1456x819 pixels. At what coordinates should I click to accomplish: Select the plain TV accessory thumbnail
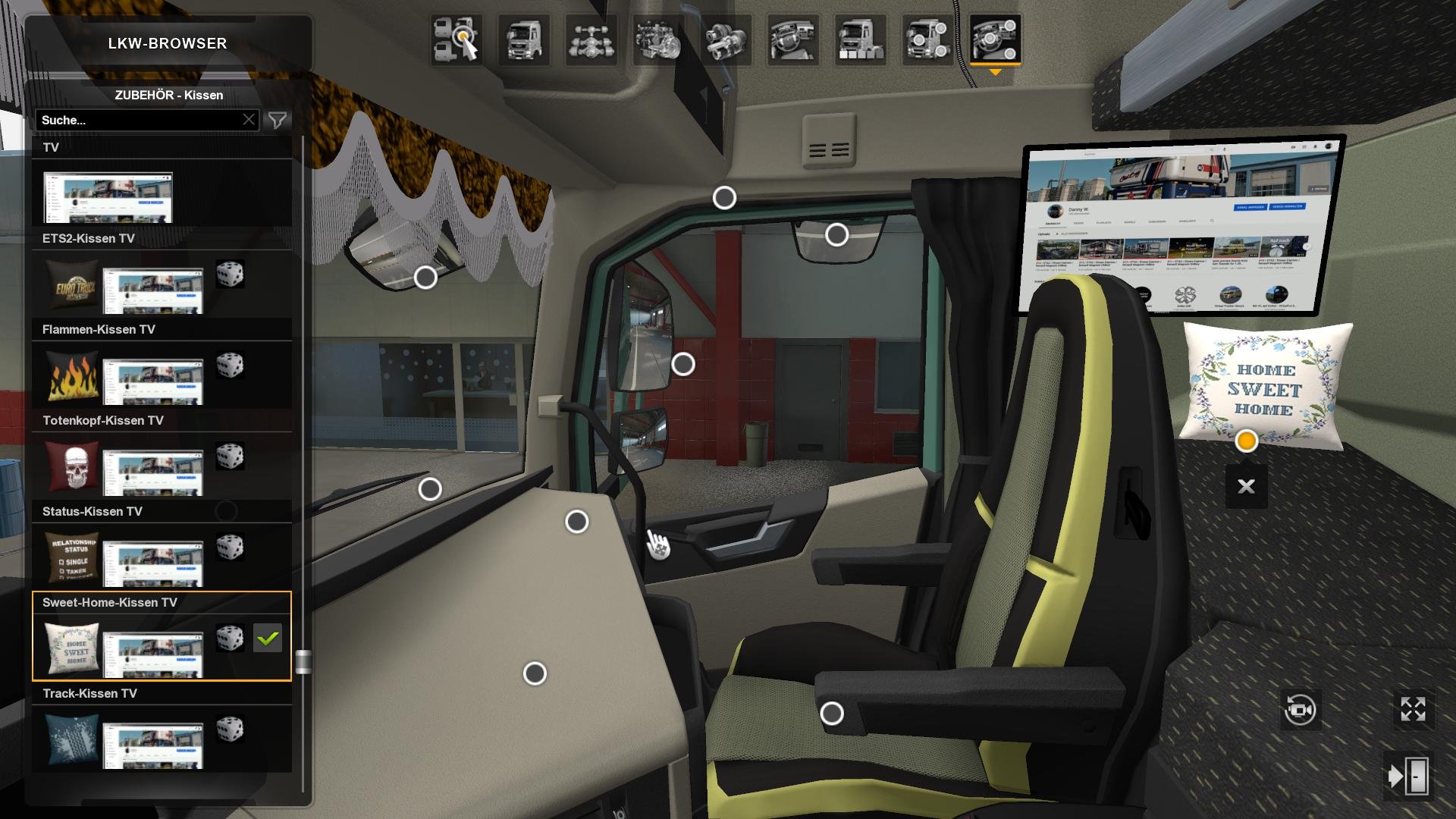tap(108, 197)
